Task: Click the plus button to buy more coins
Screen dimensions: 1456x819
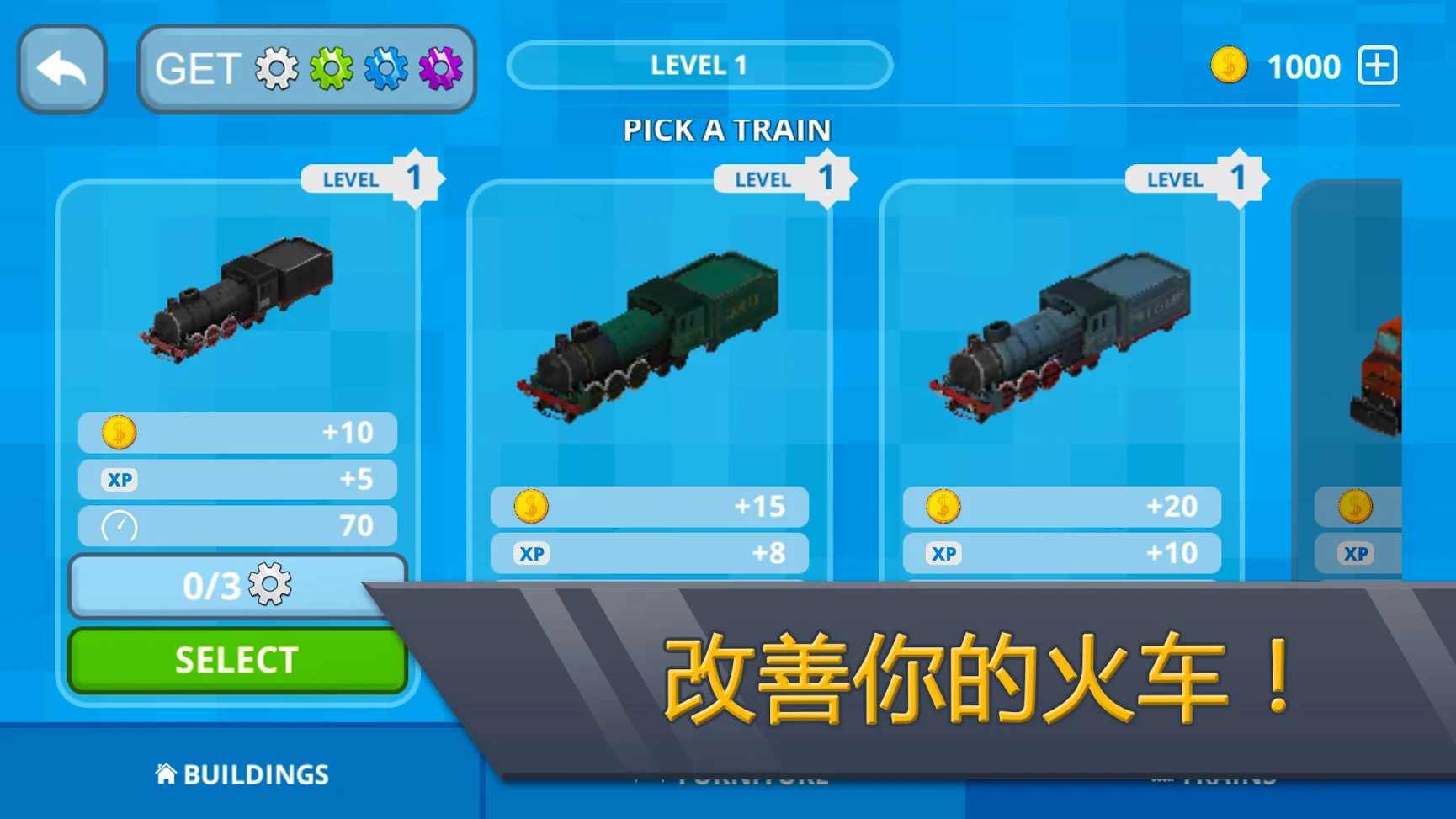Action: [1379, 65]
